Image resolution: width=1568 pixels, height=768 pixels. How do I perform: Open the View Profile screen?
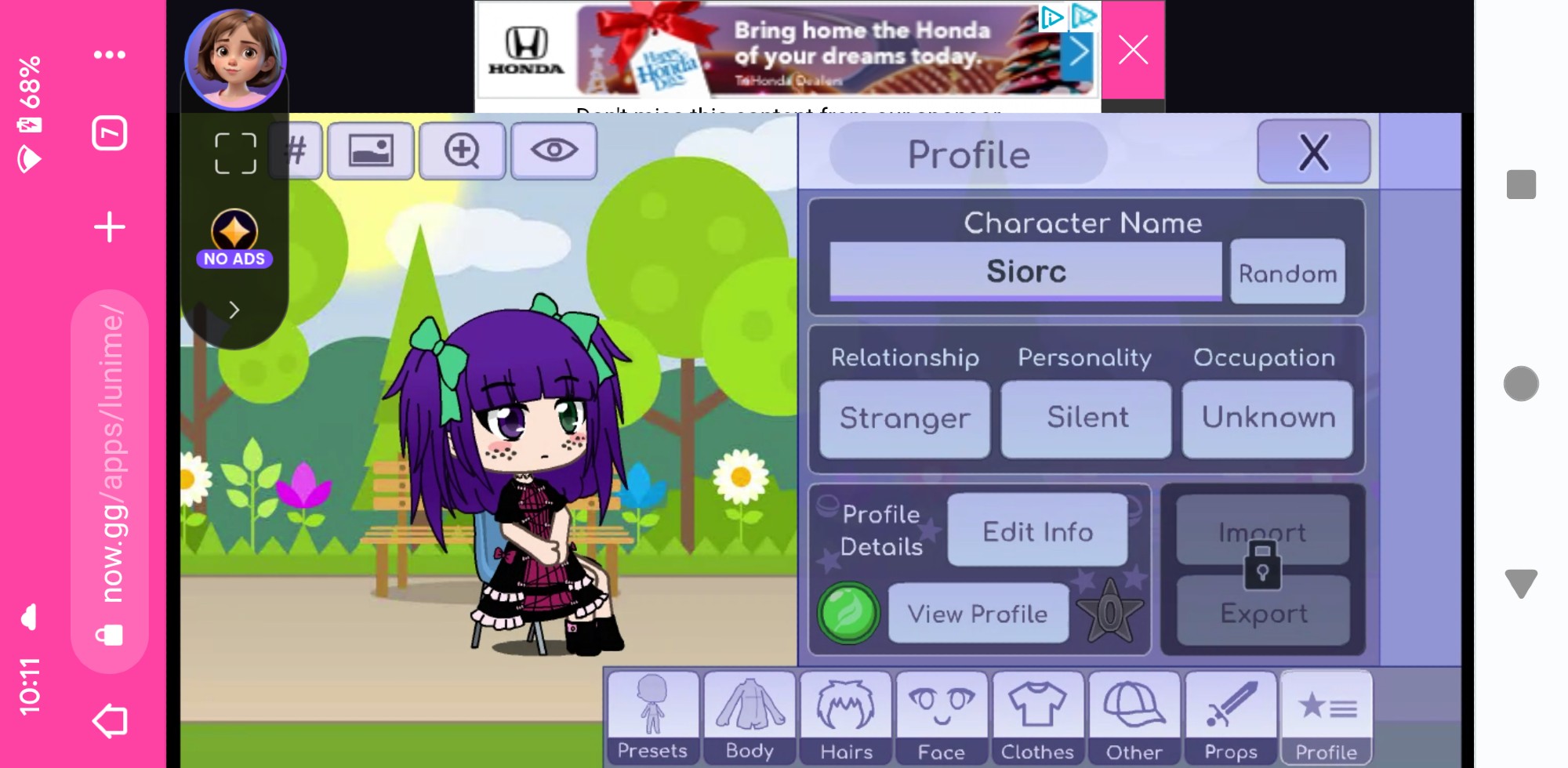click(978, 614)
